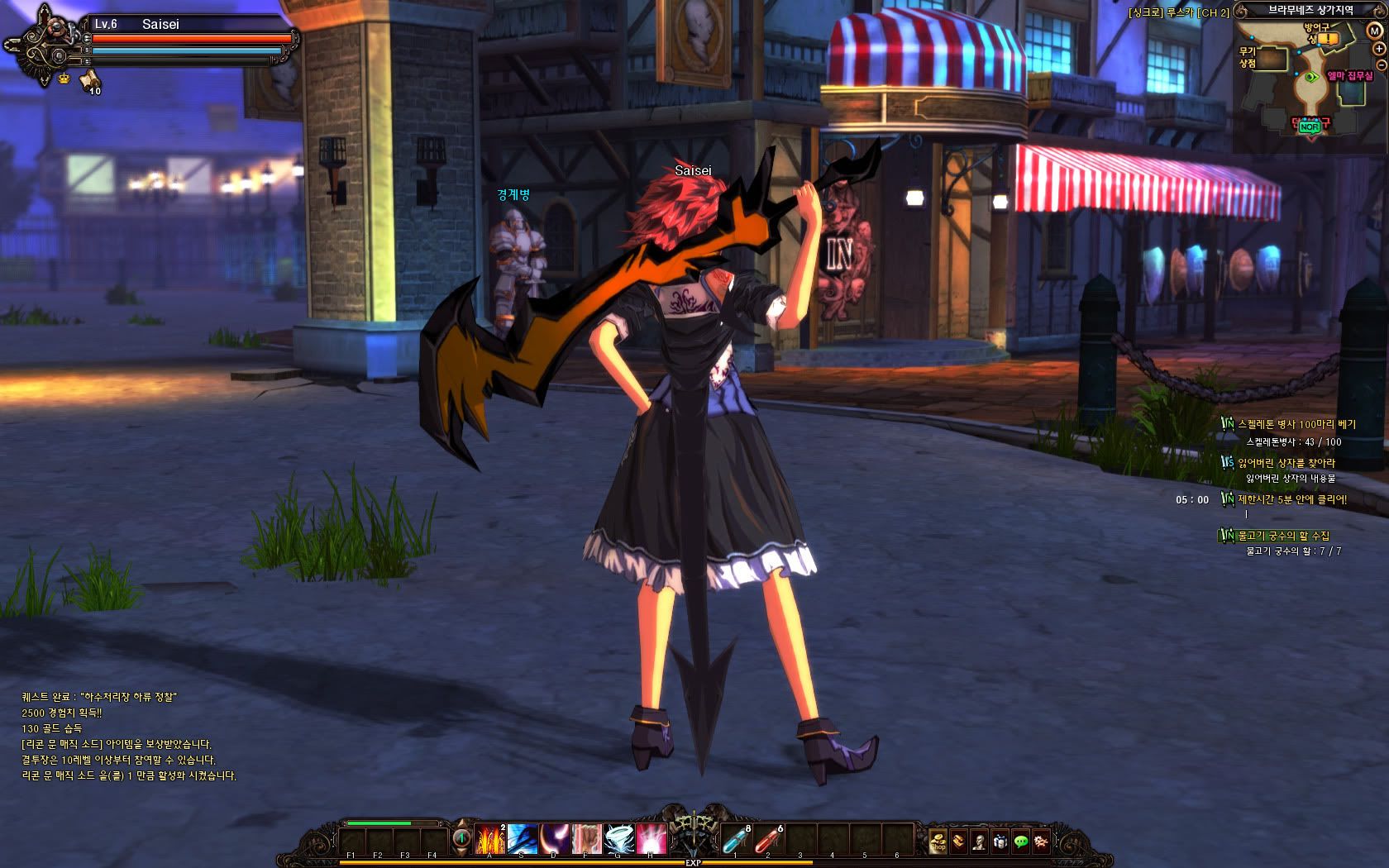Use the blue slash skill on key S

(523, 839)
